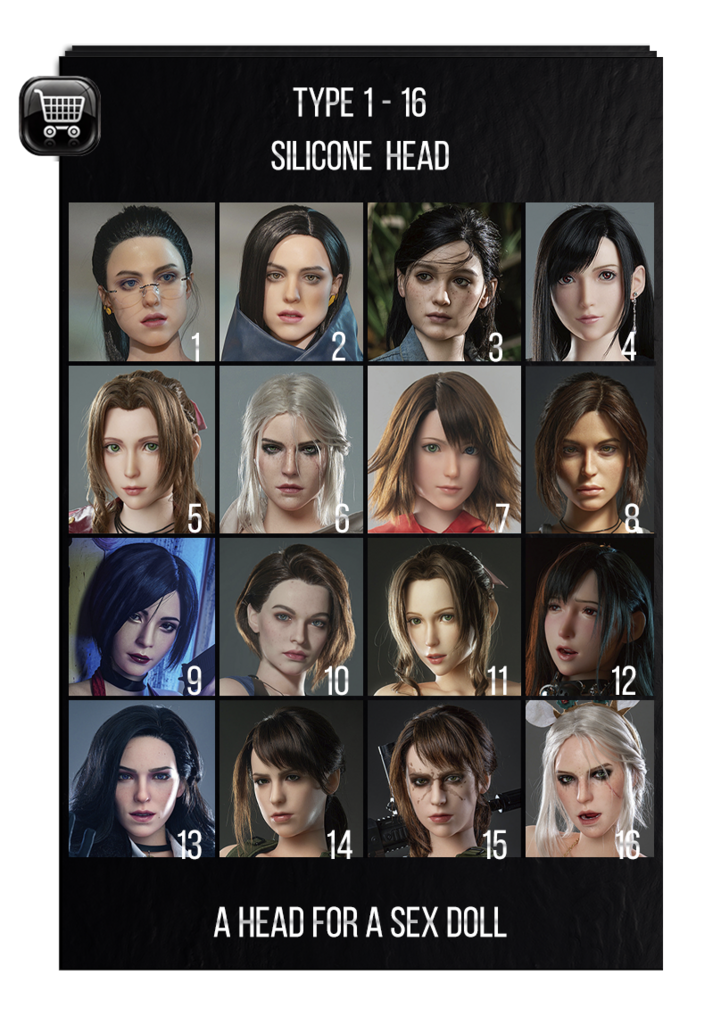721x1024 pixels.
Task: Choose head type 5 thumbnail
Action: (142, 449)
